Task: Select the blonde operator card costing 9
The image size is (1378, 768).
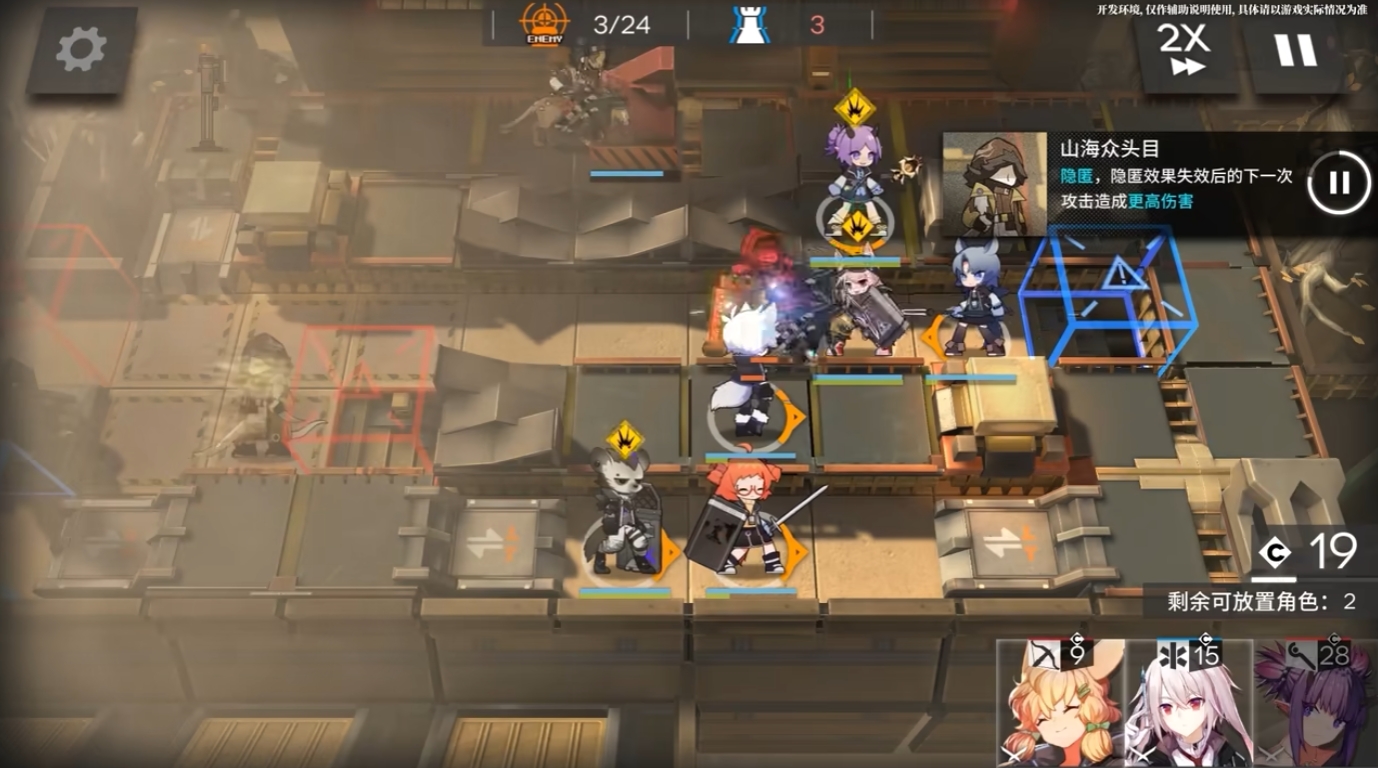Action: (1059, 705)
